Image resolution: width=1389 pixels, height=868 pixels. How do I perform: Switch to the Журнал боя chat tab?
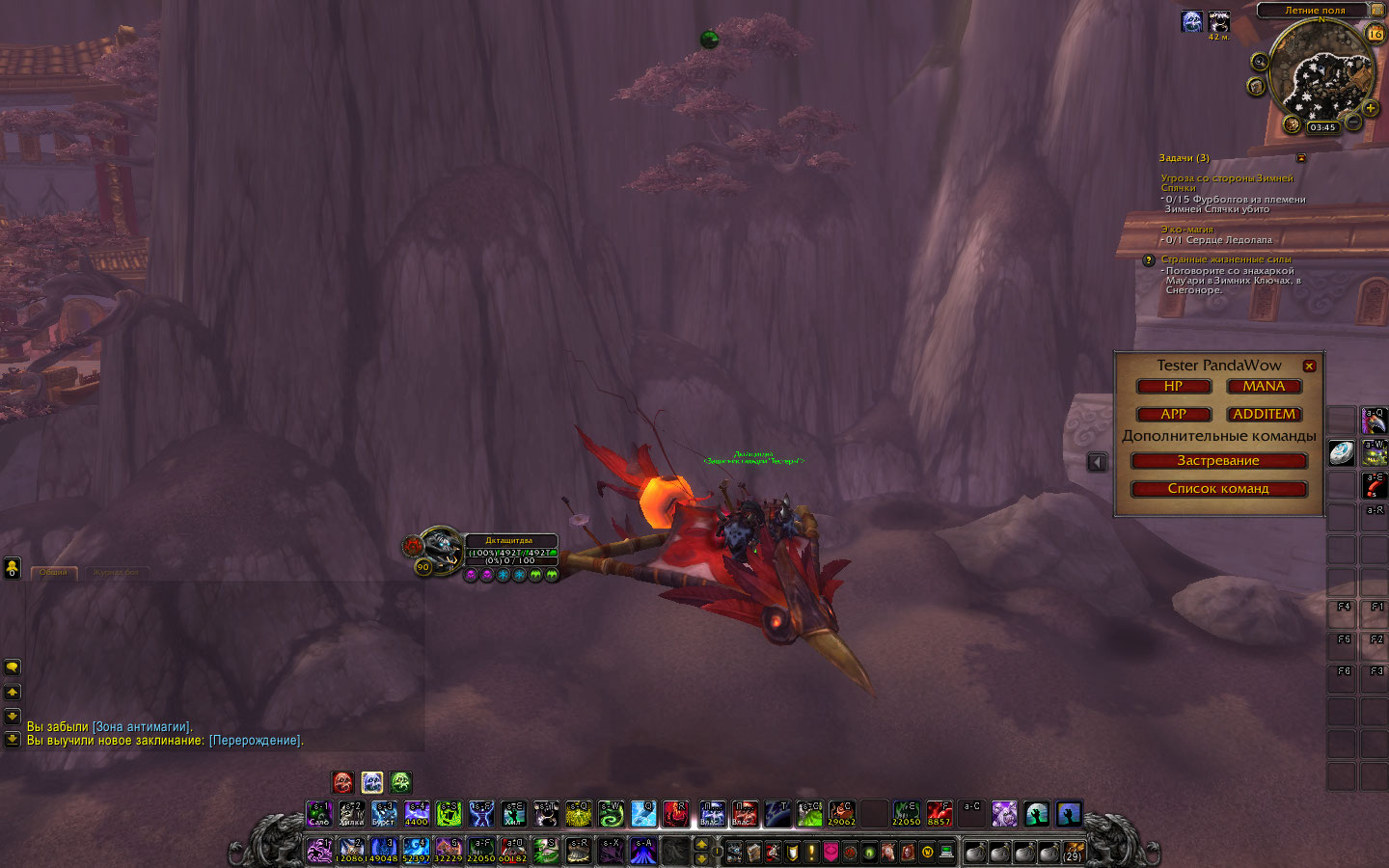[x=116, y=573]
